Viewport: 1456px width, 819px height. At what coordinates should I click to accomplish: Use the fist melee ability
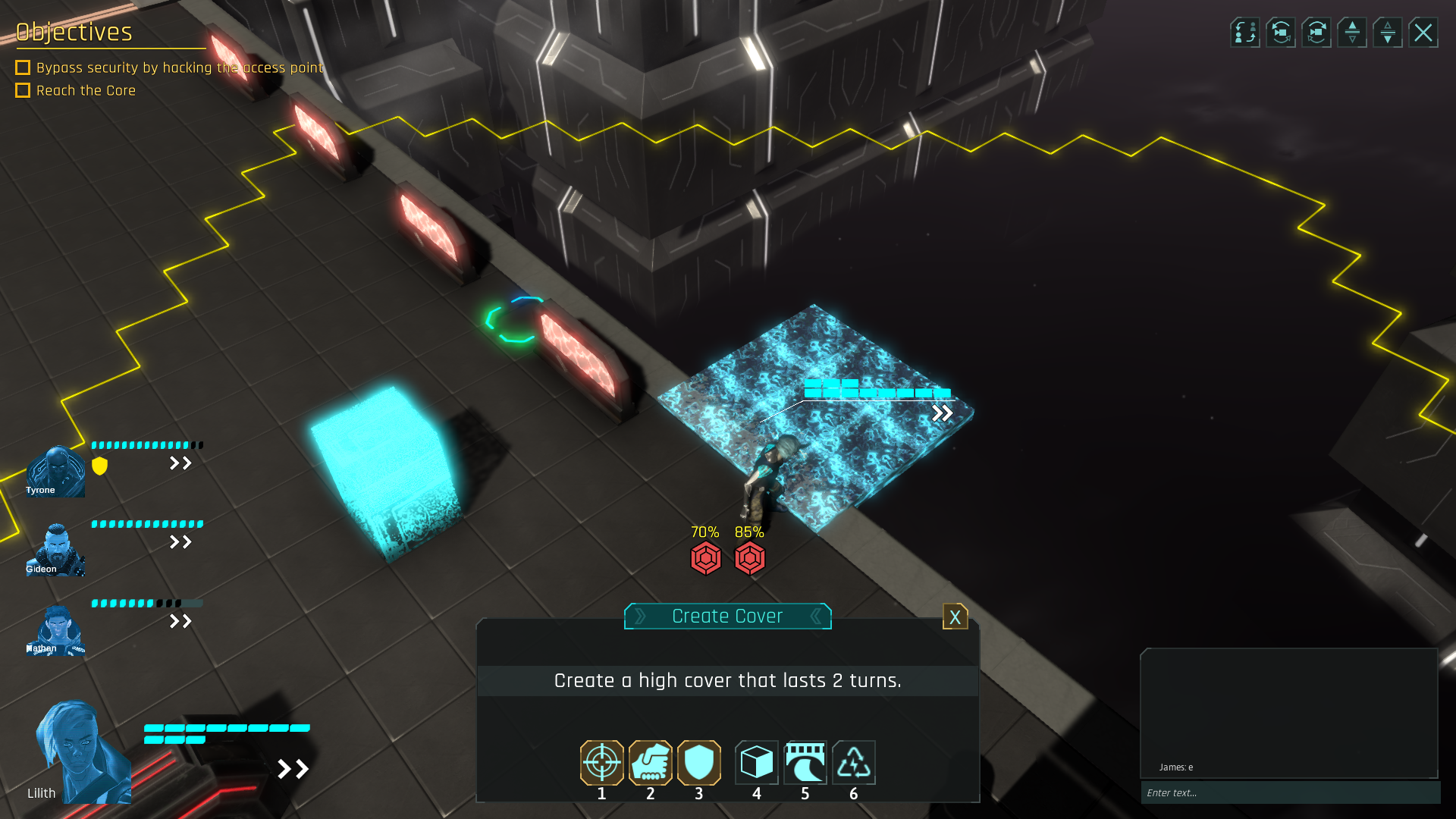[x=650, y=762]
